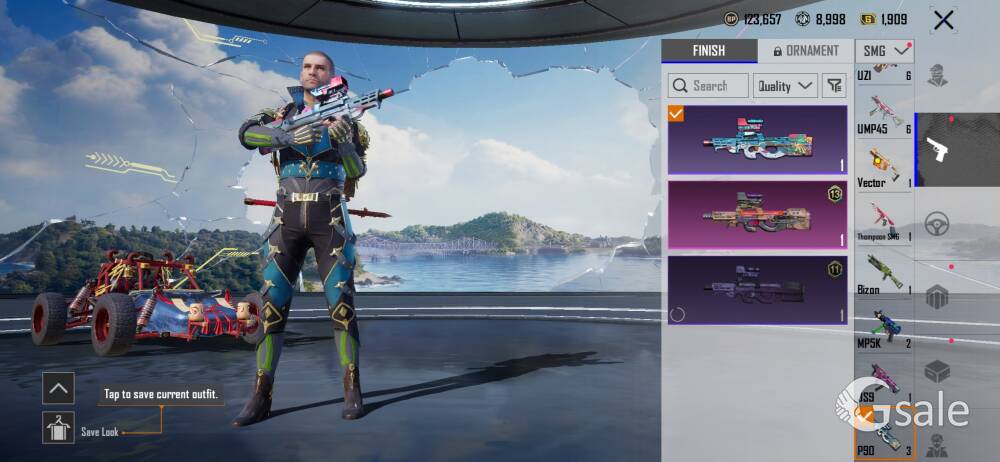Open the character outfit category icon

click(937, 76)
